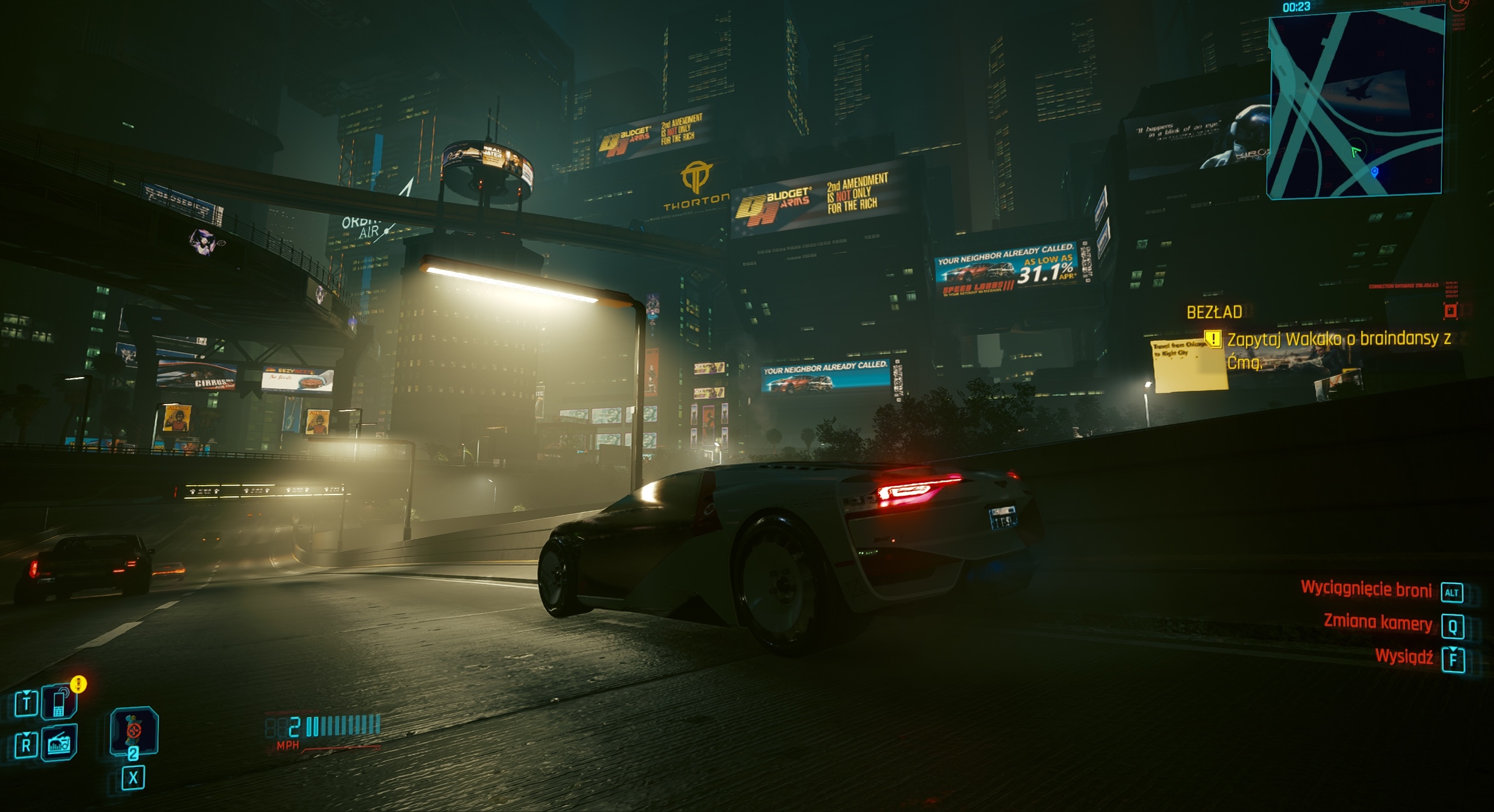Click the blue waypoint marker on minimap
This screenshot has width=1494, height=812.
[1375, 171]
